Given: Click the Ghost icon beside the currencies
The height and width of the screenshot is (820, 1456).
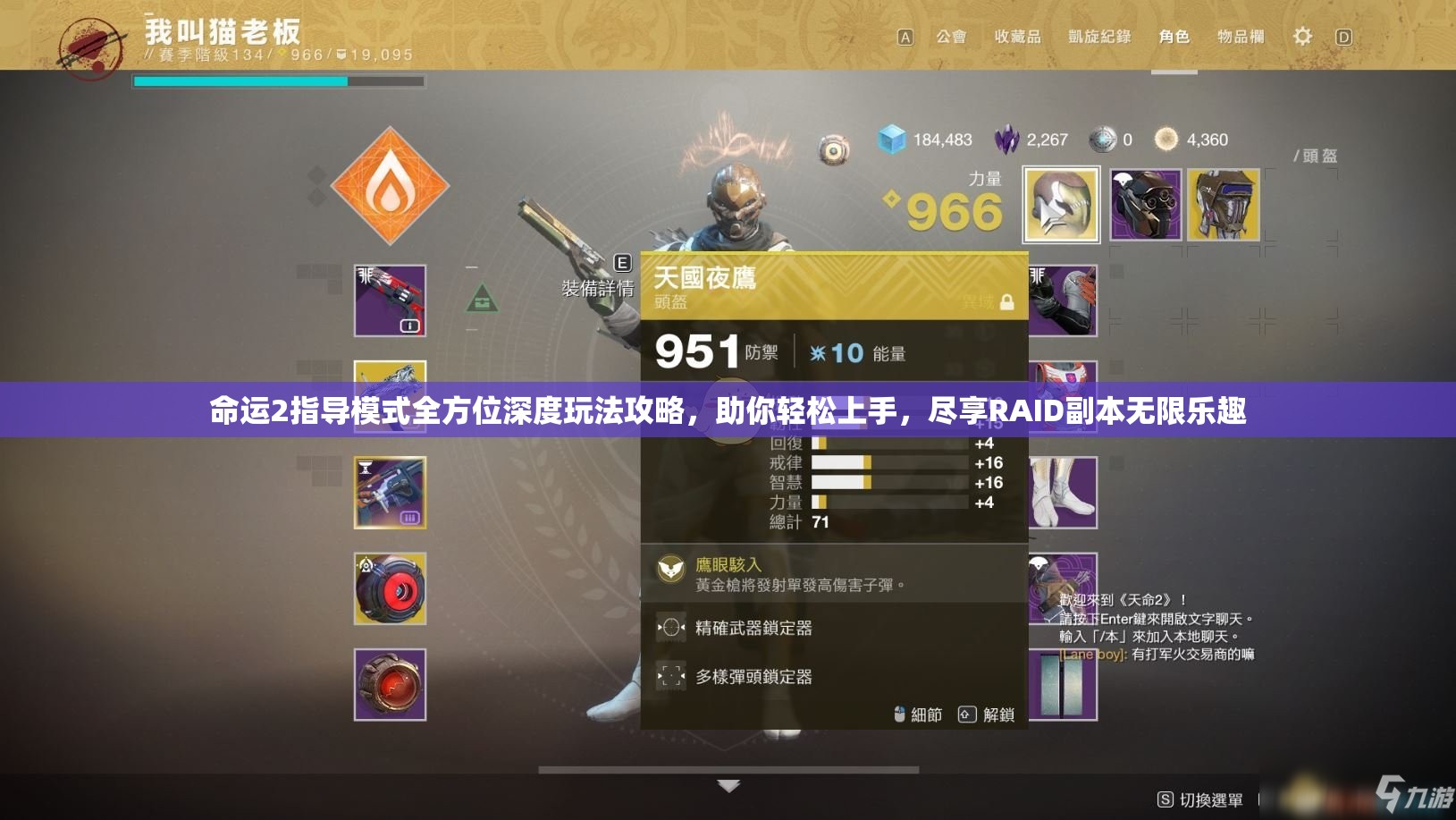Looking at the screenshot, I should 832,148.
